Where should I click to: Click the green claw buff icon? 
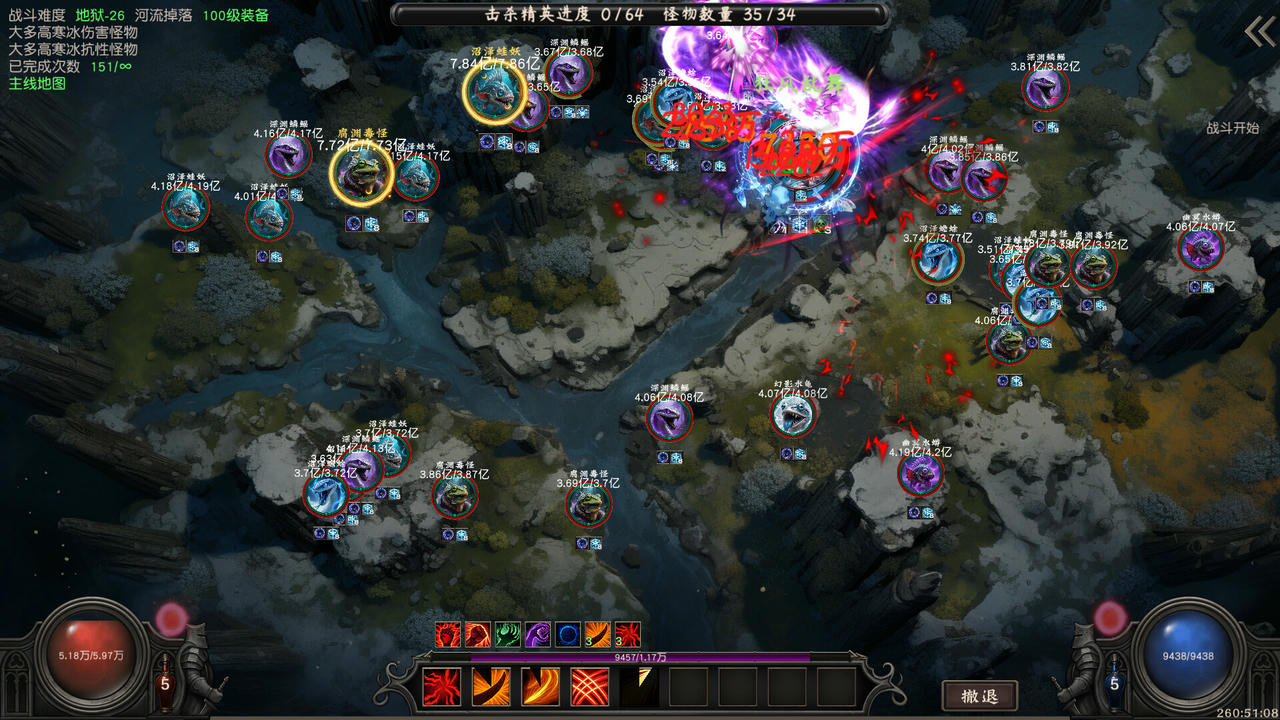pos(506,633)
